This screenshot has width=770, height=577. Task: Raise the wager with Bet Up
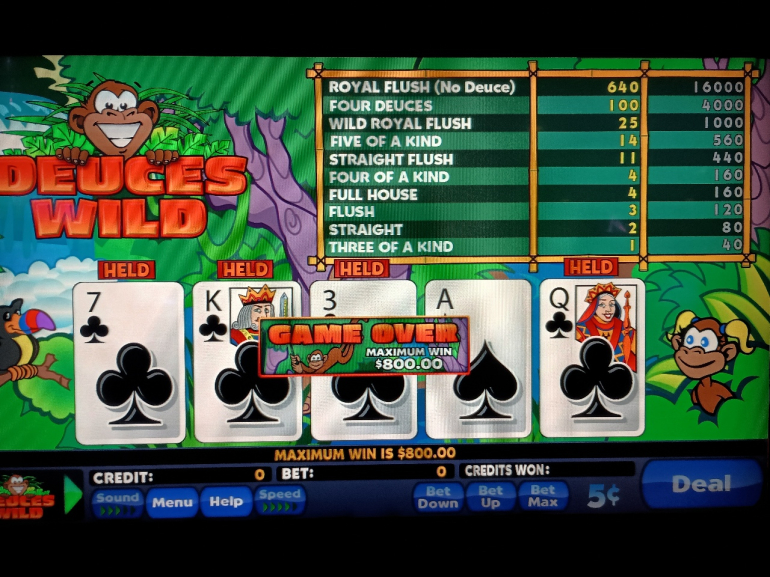point(490,496)
